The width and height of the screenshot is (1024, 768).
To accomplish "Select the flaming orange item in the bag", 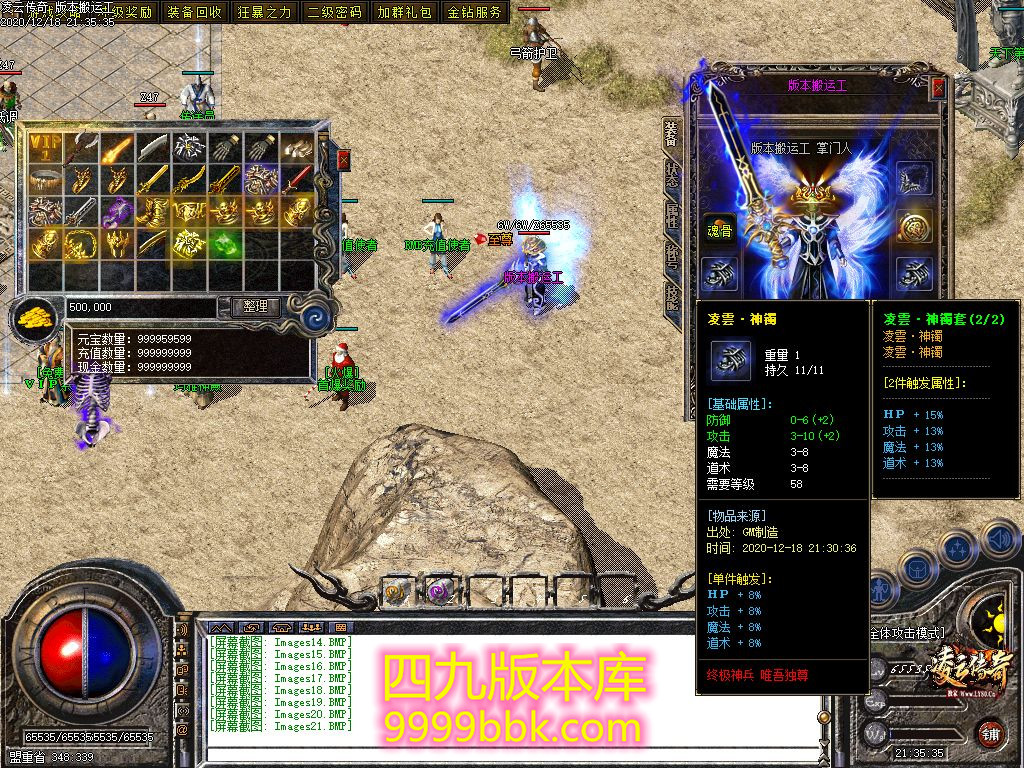I will (x=117, y=148).
